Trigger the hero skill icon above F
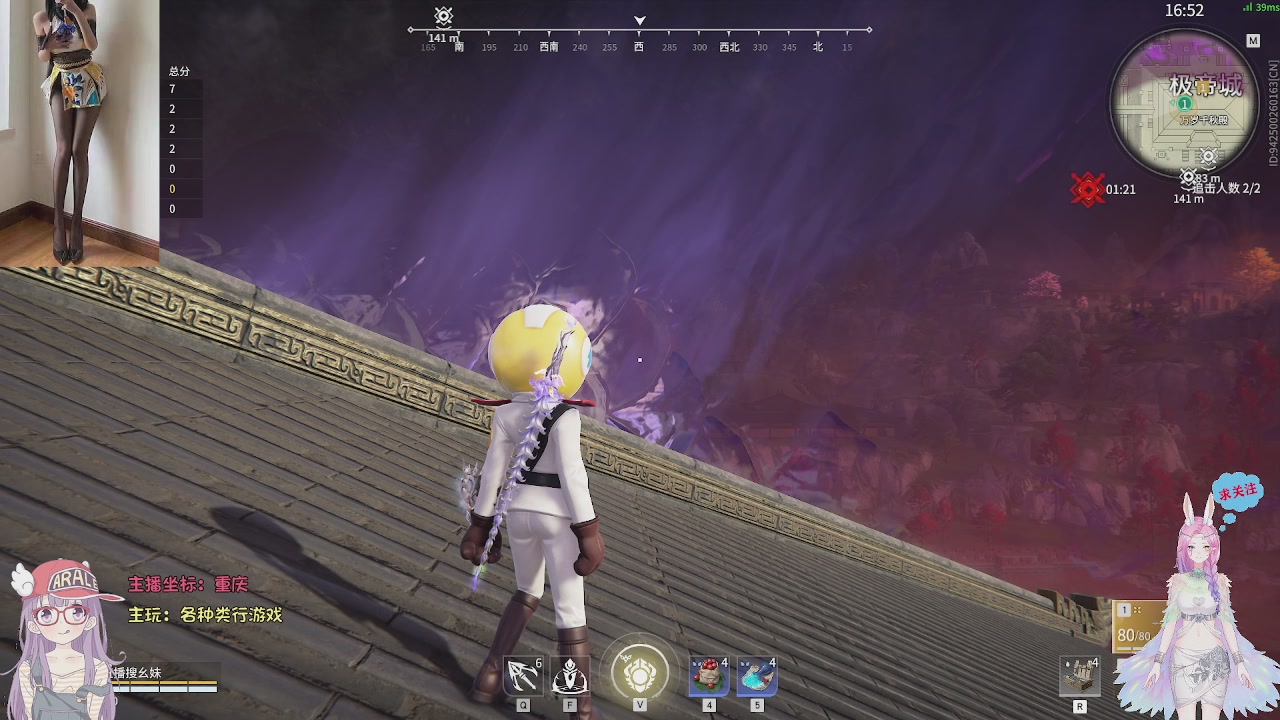Viewport: 1280px width, 720px height. pos(570,677)
